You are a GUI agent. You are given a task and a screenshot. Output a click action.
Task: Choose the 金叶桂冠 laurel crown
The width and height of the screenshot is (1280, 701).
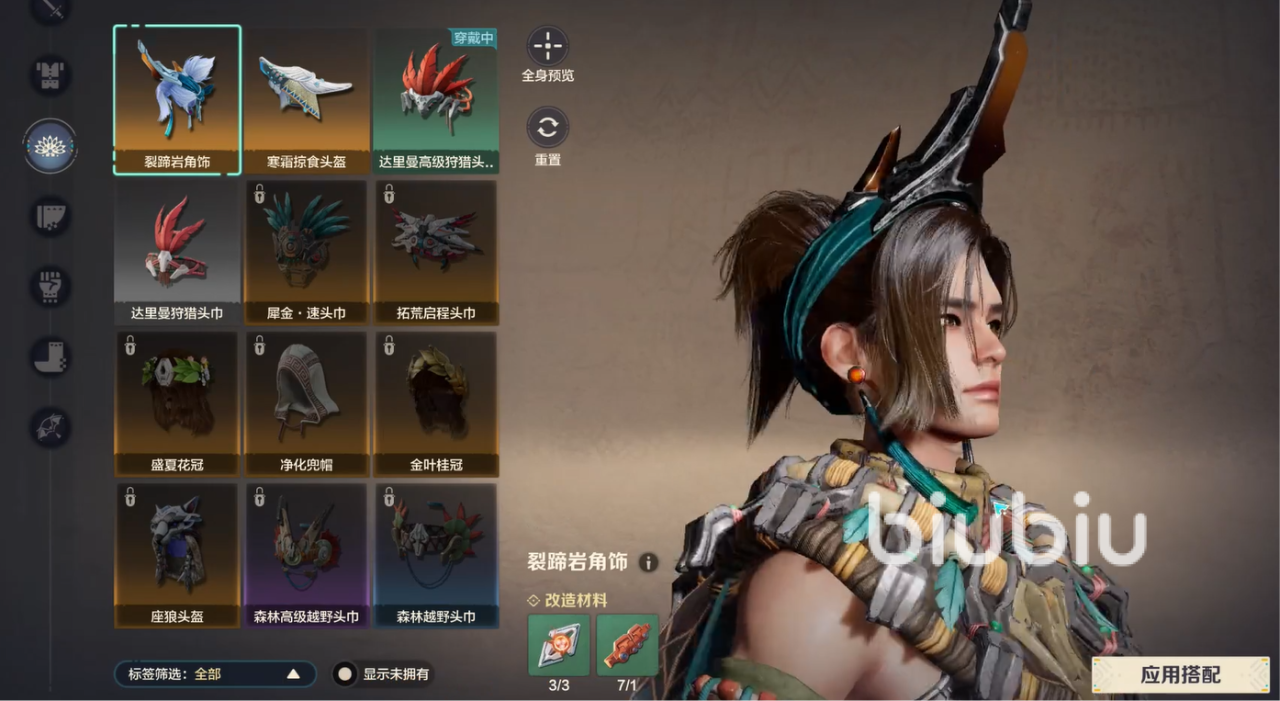pos(435,403)
